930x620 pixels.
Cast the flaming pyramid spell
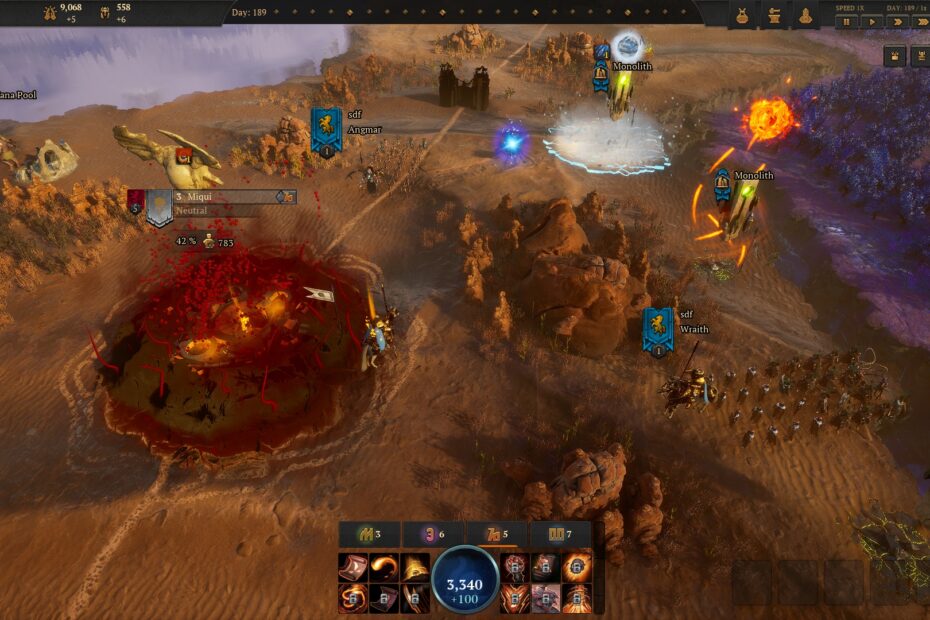(x=415, y=568)
